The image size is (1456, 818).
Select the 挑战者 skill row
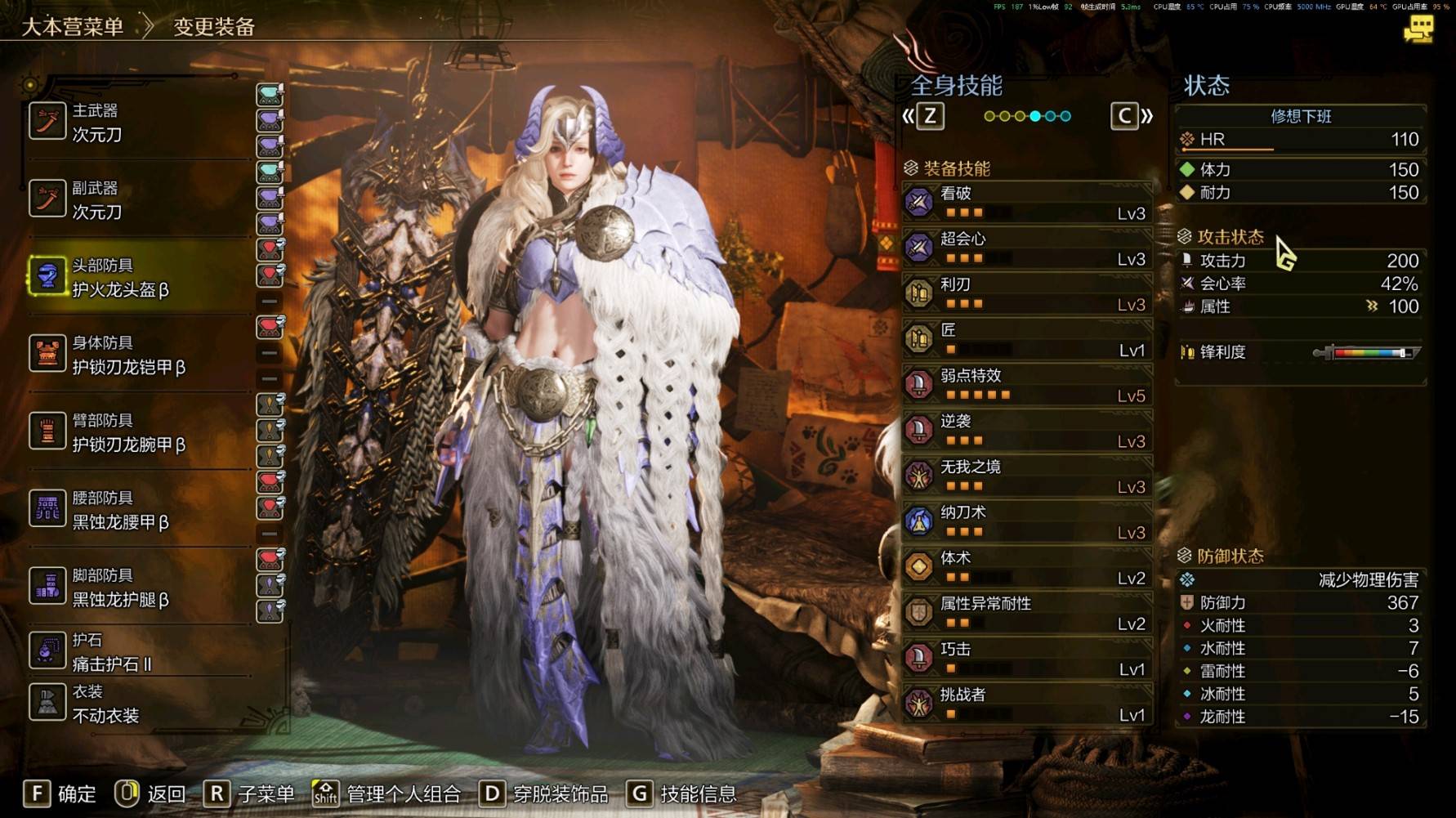click(1026, 704)
